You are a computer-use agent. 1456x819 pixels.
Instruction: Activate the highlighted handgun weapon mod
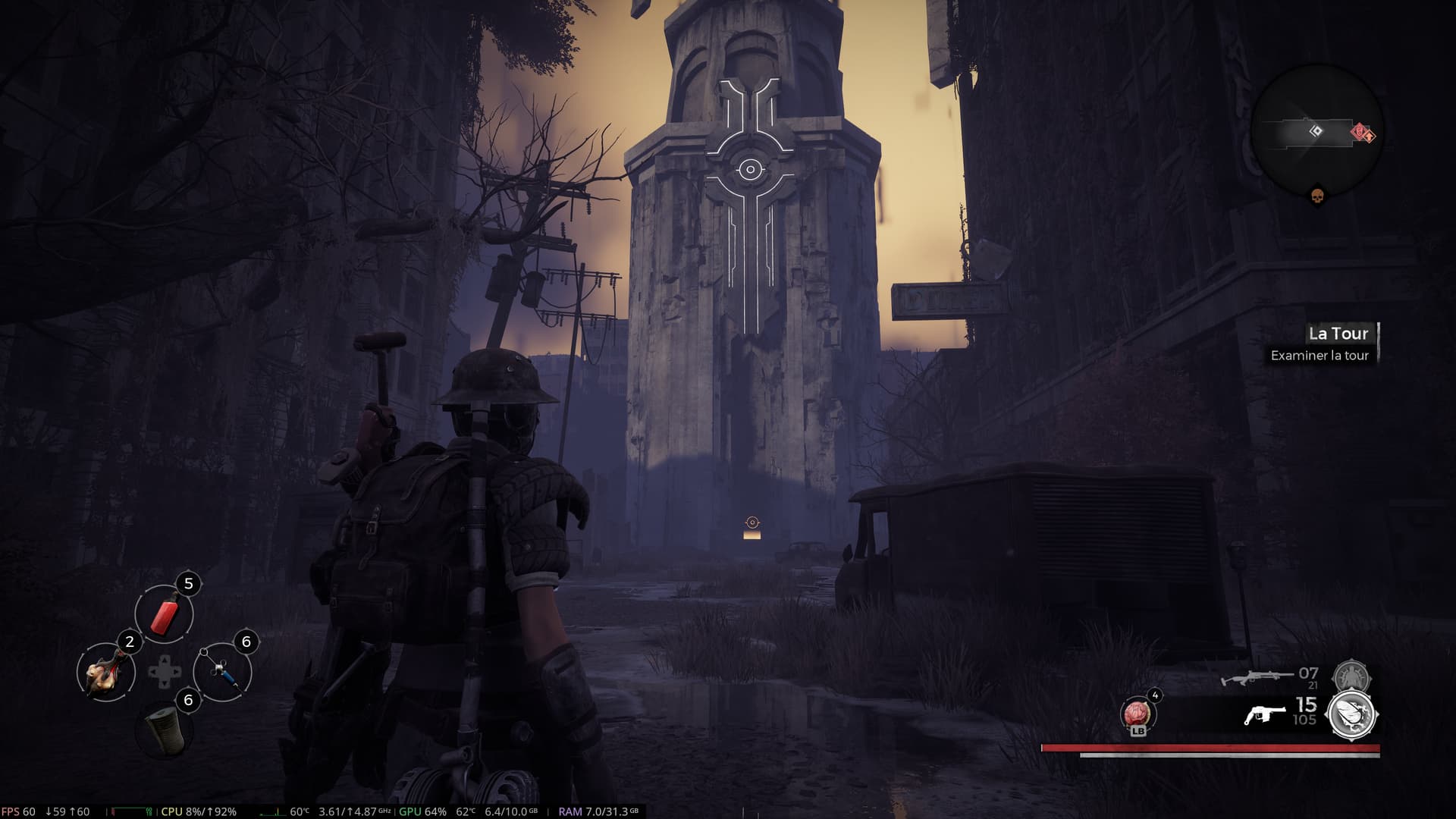click(1352, 715)
